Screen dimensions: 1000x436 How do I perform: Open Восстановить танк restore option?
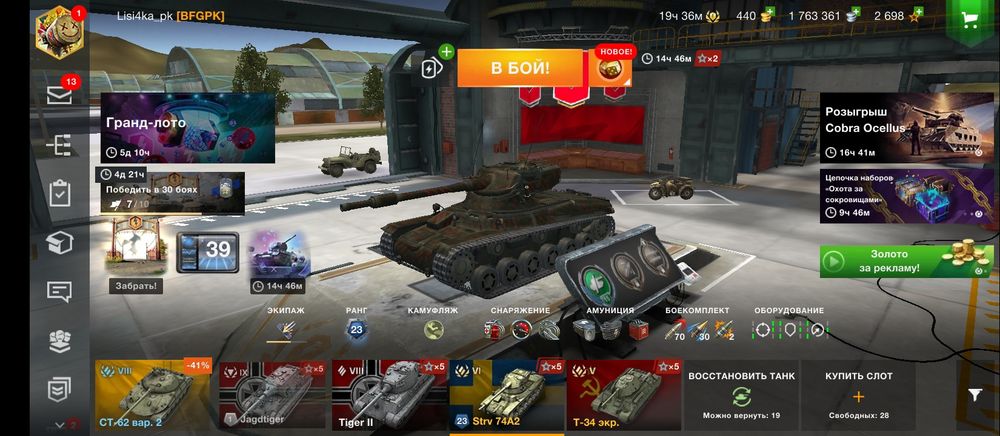coord(741,395)
